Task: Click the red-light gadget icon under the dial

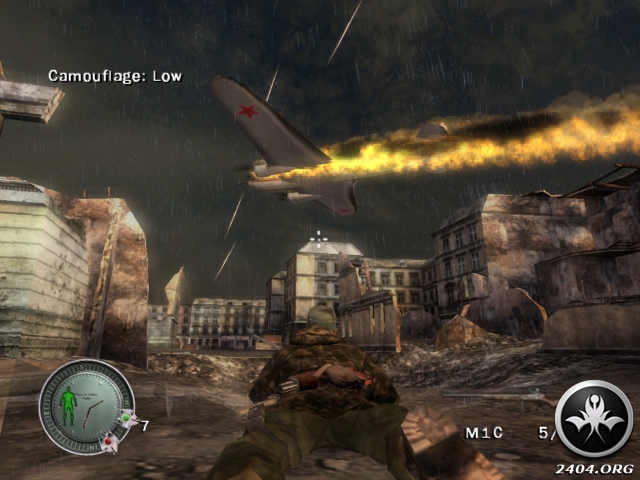Action: [x=107, y=443]
